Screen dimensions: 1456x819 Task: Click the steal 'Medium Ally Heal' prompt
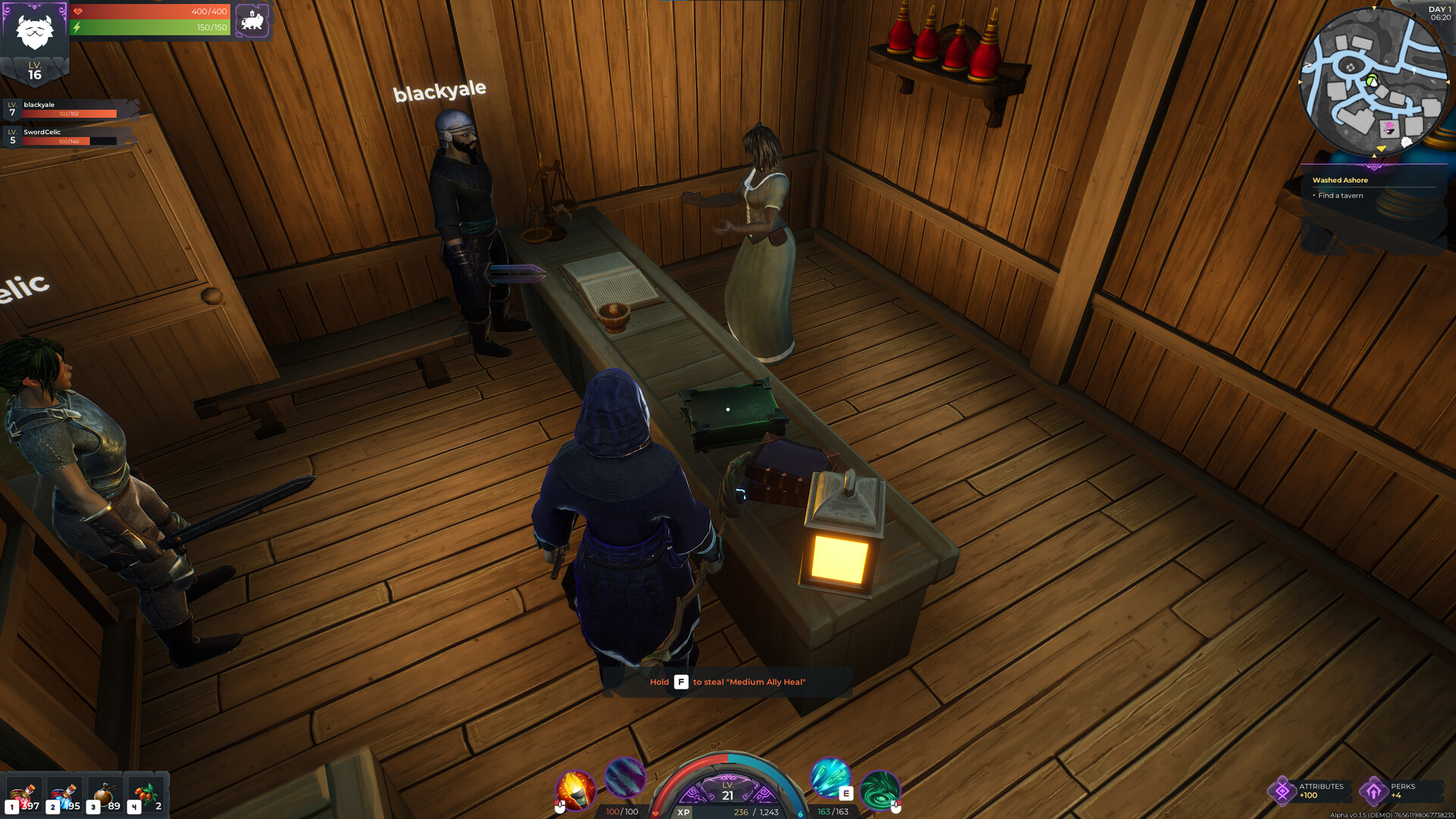point(728,682)
